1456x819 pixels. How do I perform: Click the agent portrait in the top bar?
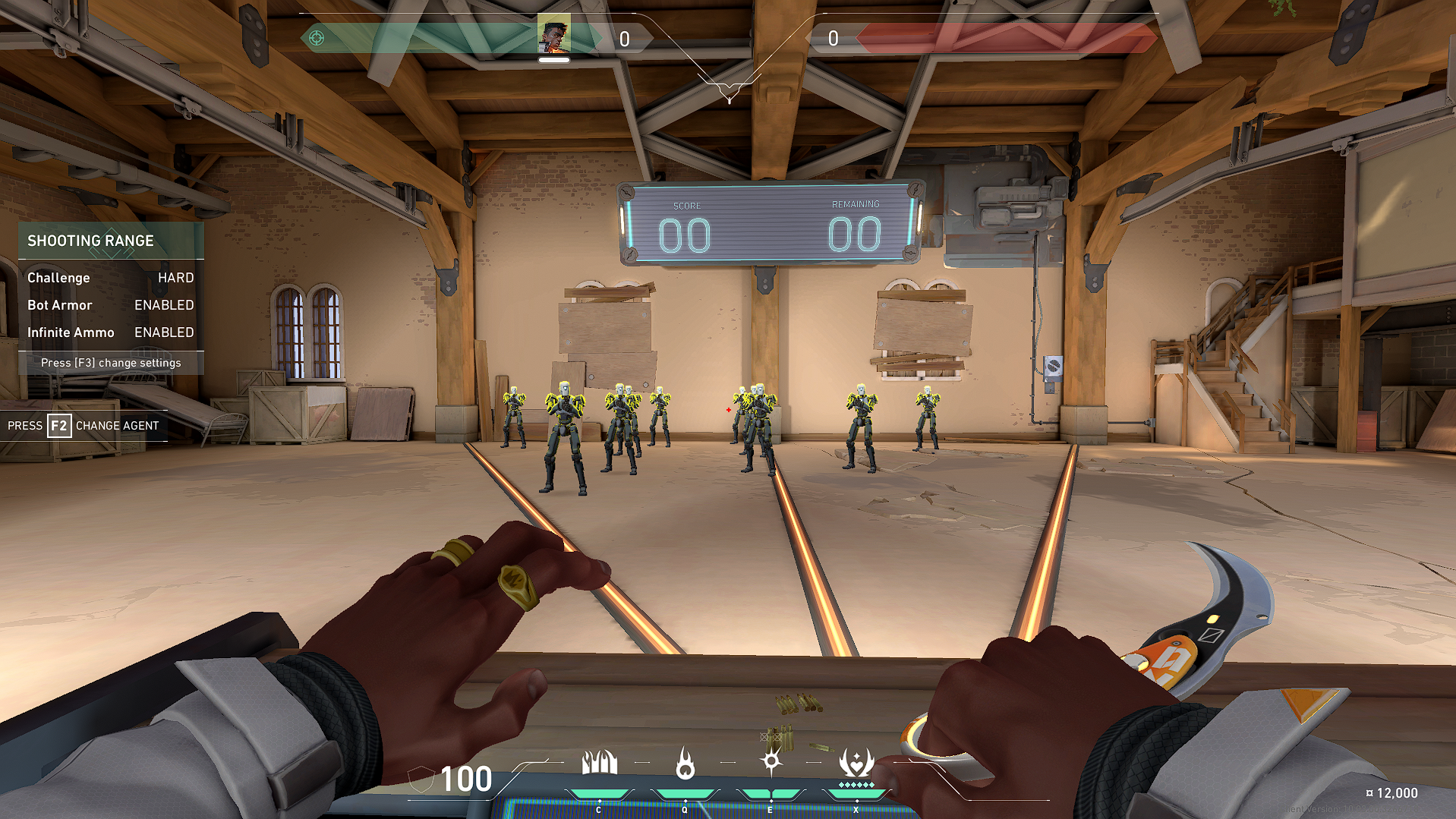pyautogui.click(x=553, y=35)
